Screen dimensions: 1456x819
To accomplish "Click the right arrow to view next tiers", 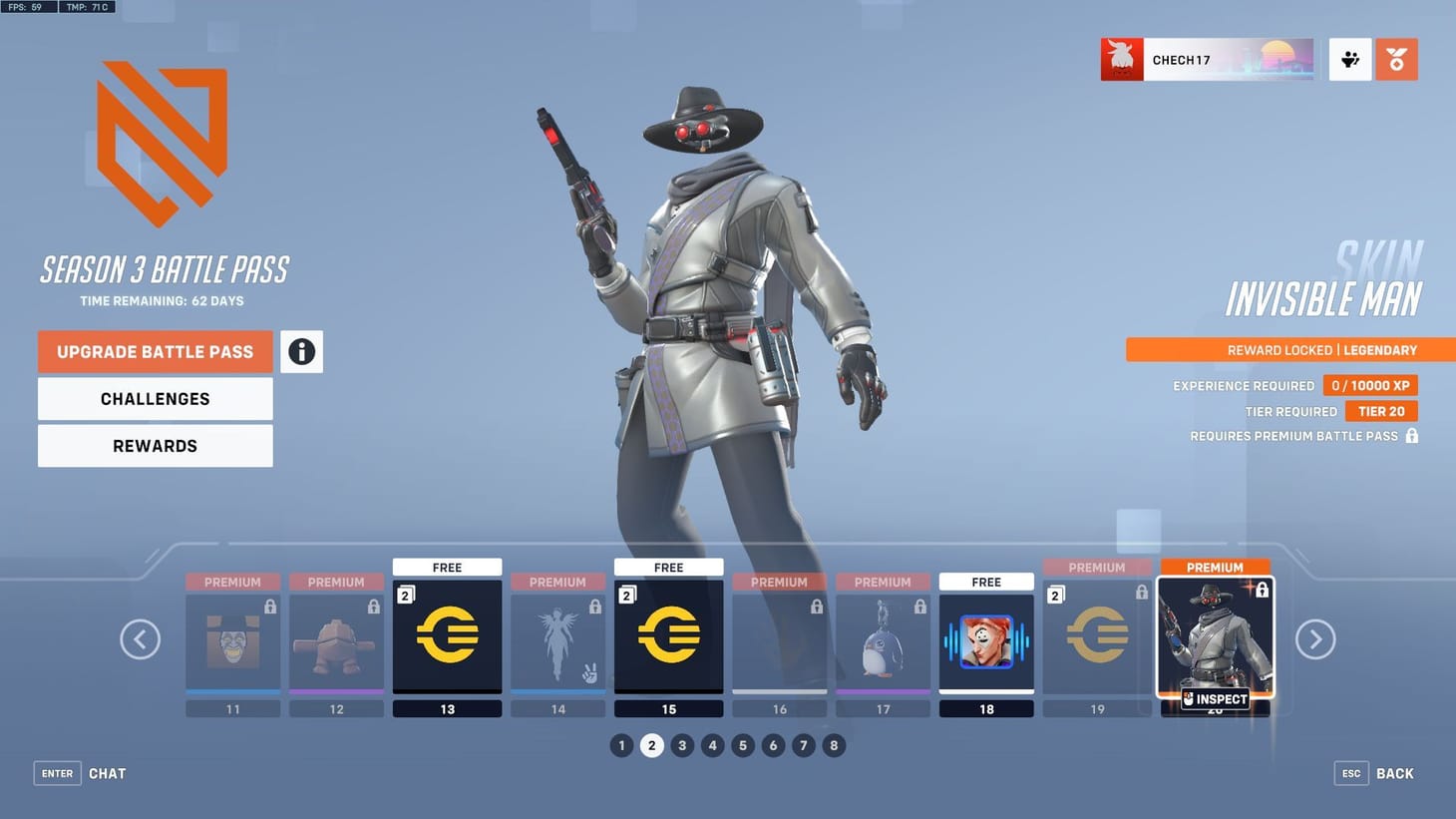I will pos(1316,638).
